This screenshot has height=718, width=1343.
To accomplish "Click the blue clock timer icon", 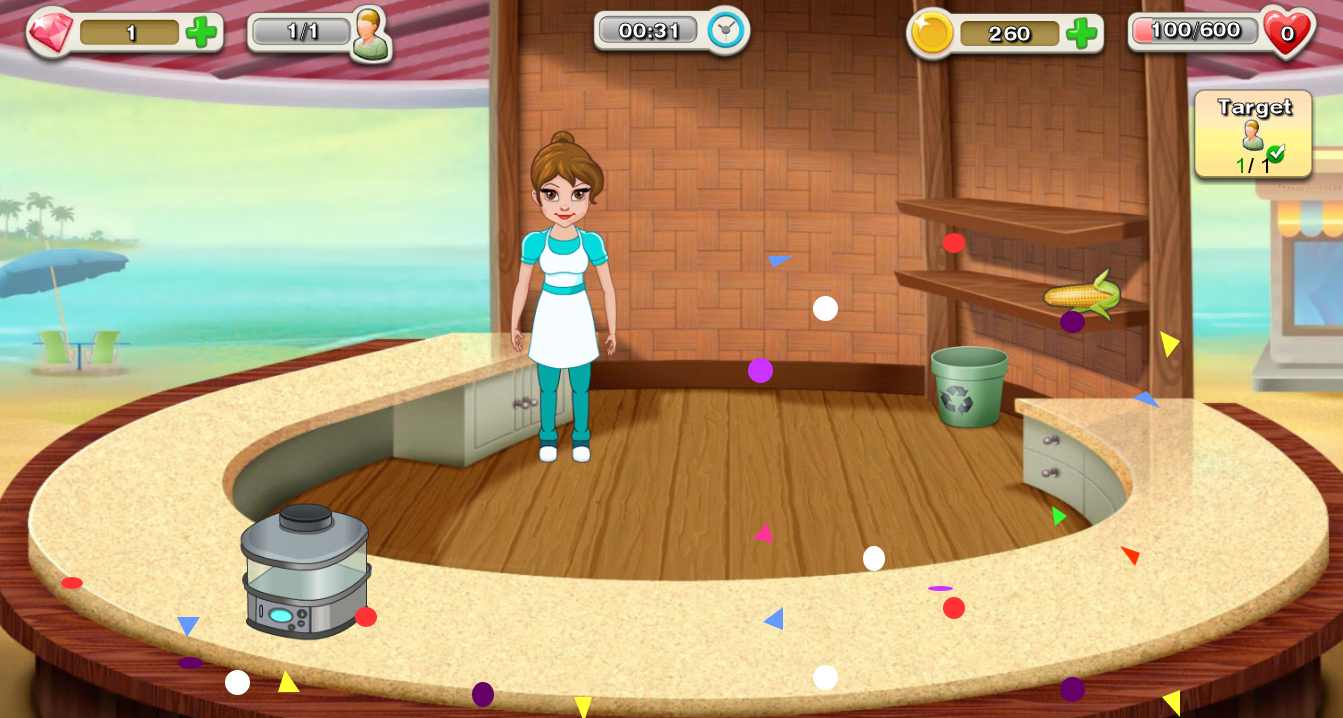I will 727,31.
